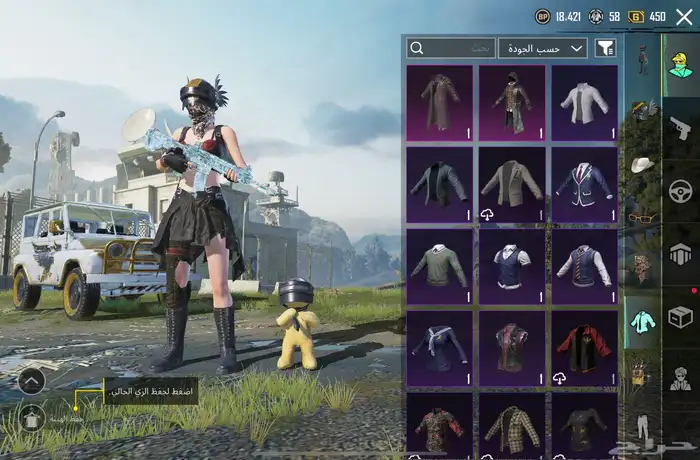Select the navy school blazer with tie
The image size is (700, 460).
coord(584,184)
